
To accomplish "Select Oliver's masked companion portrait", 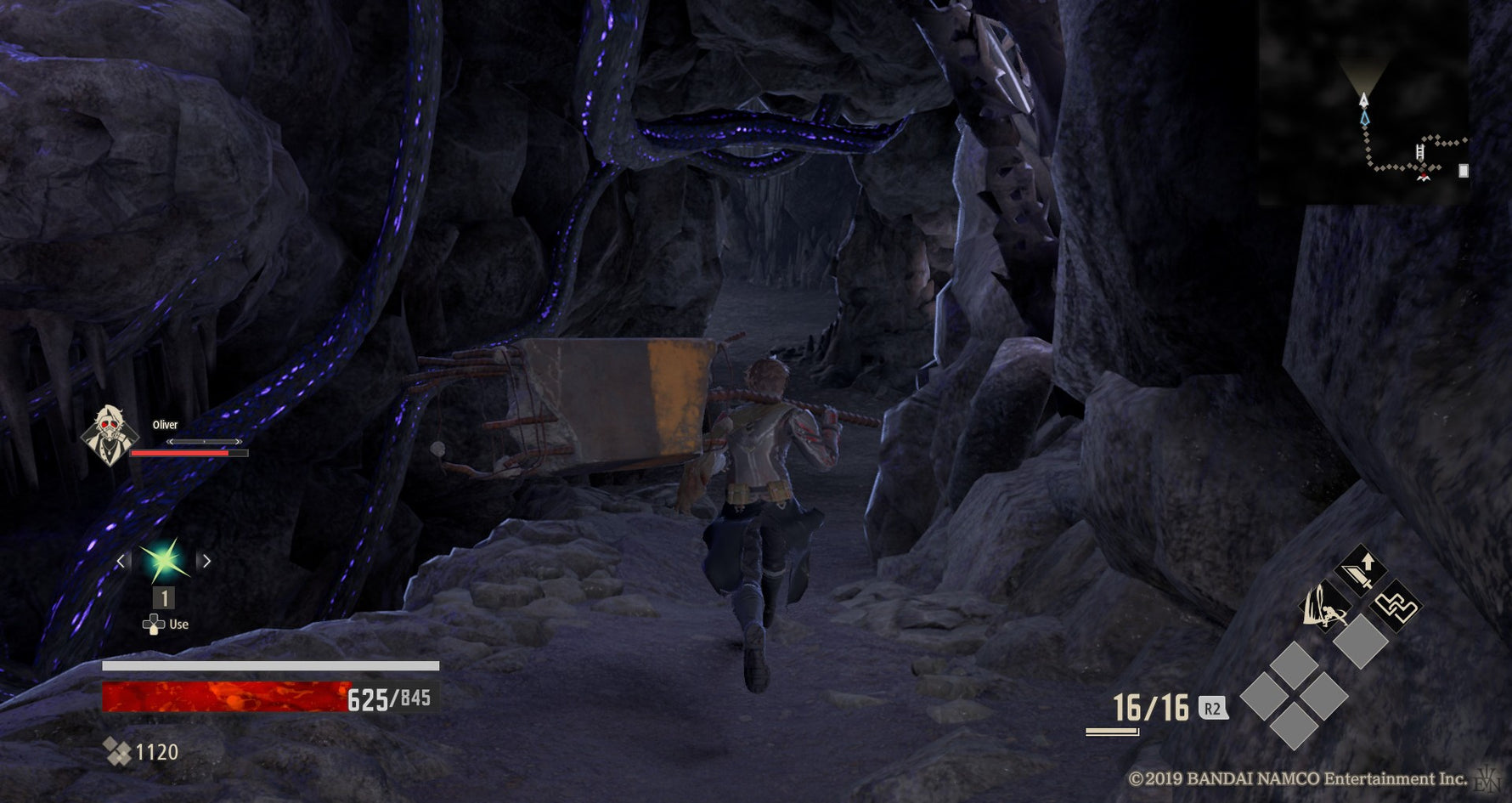I will (109, 437).
